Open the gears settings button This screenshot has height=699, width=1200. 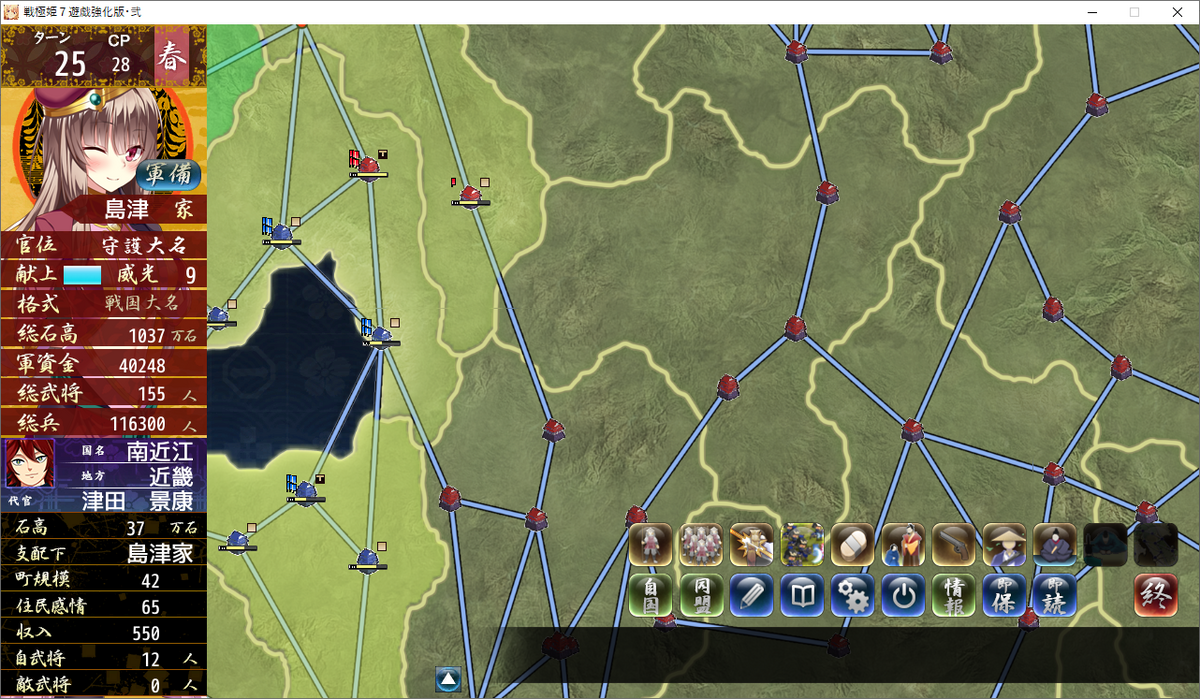coord(853,596)
